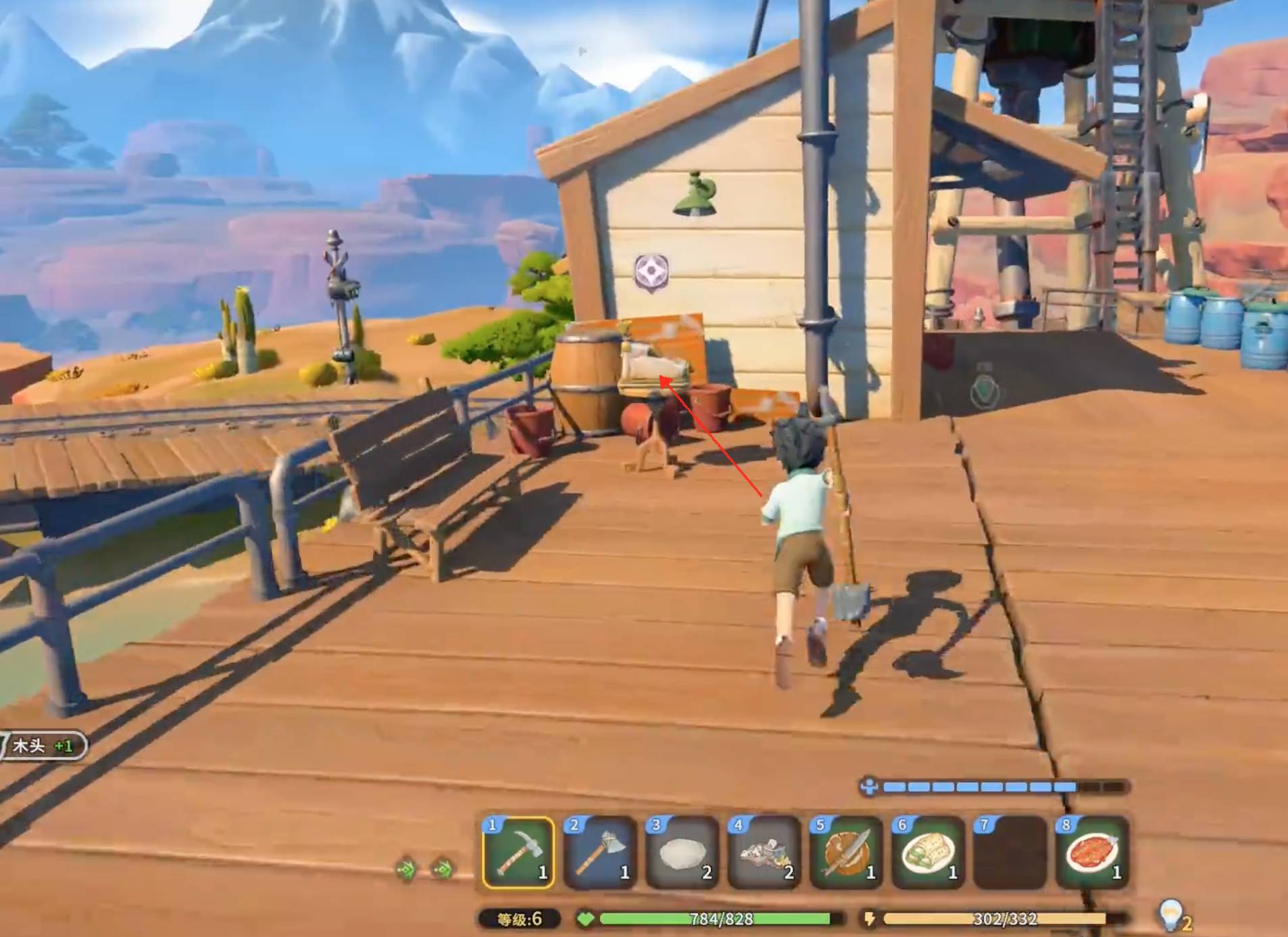This screenshot has width=1288, height=937.
Task: Select the white stone item slot
Action: coord(683,852)
